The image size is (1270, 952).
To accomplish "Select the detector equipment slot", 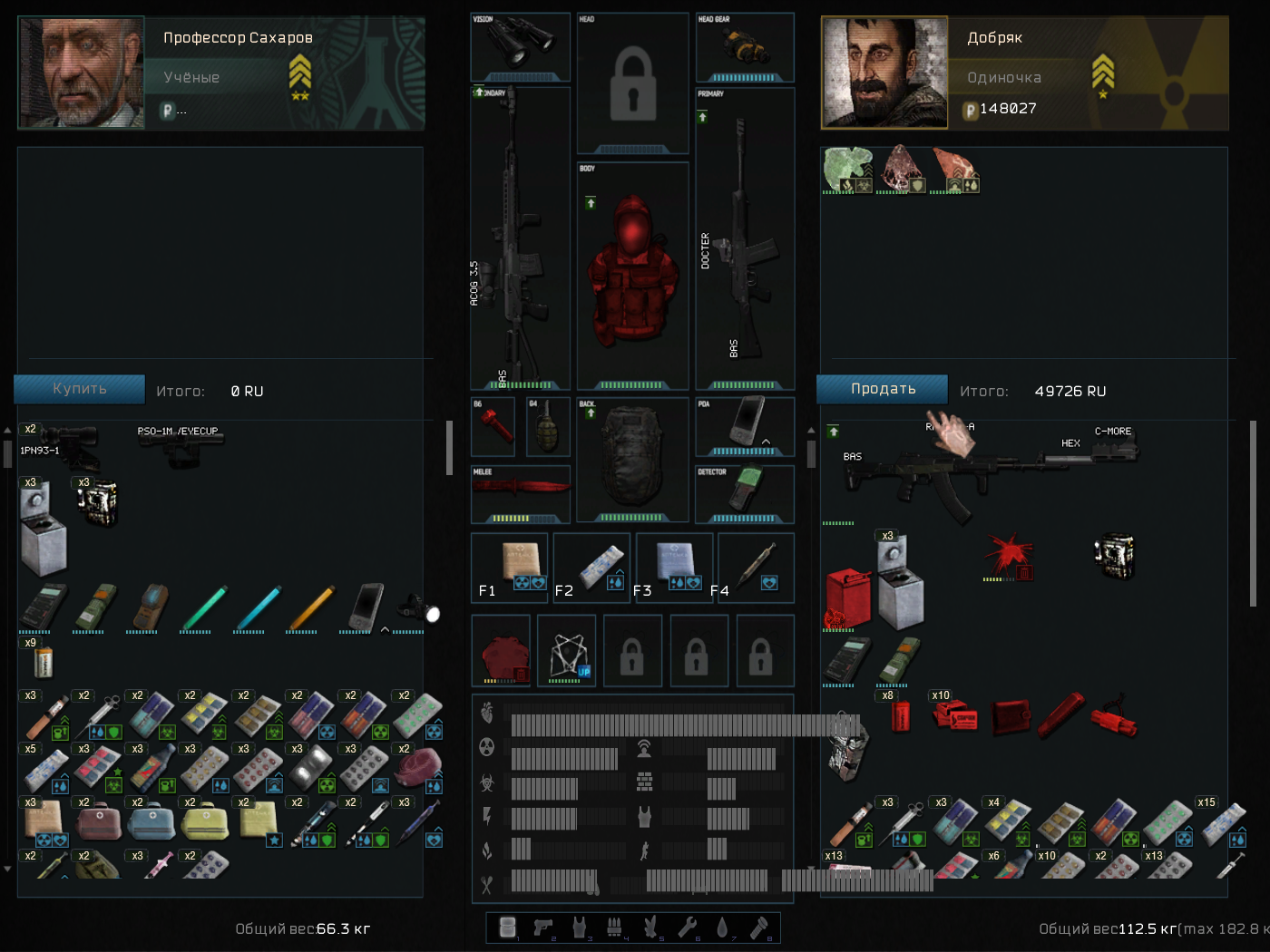I will (746, 491).
